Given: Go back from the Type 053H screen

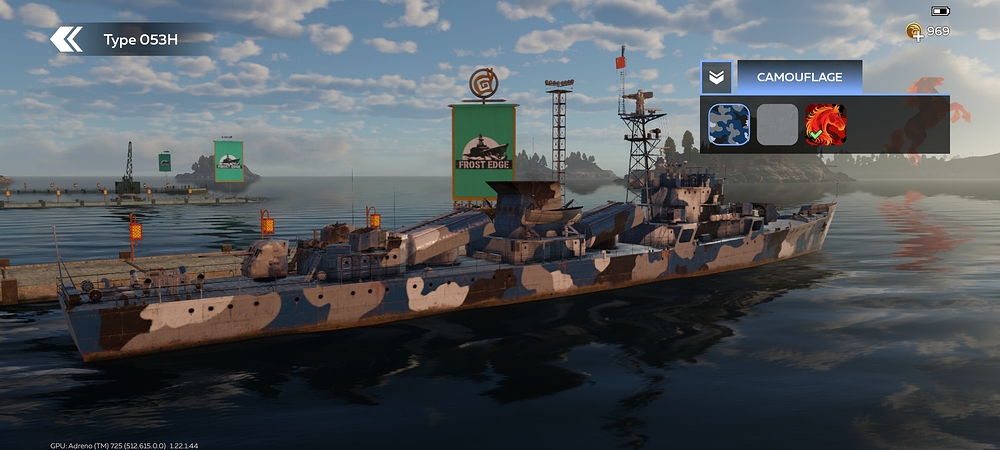Looking at the screenshot, I should point(67,40).
